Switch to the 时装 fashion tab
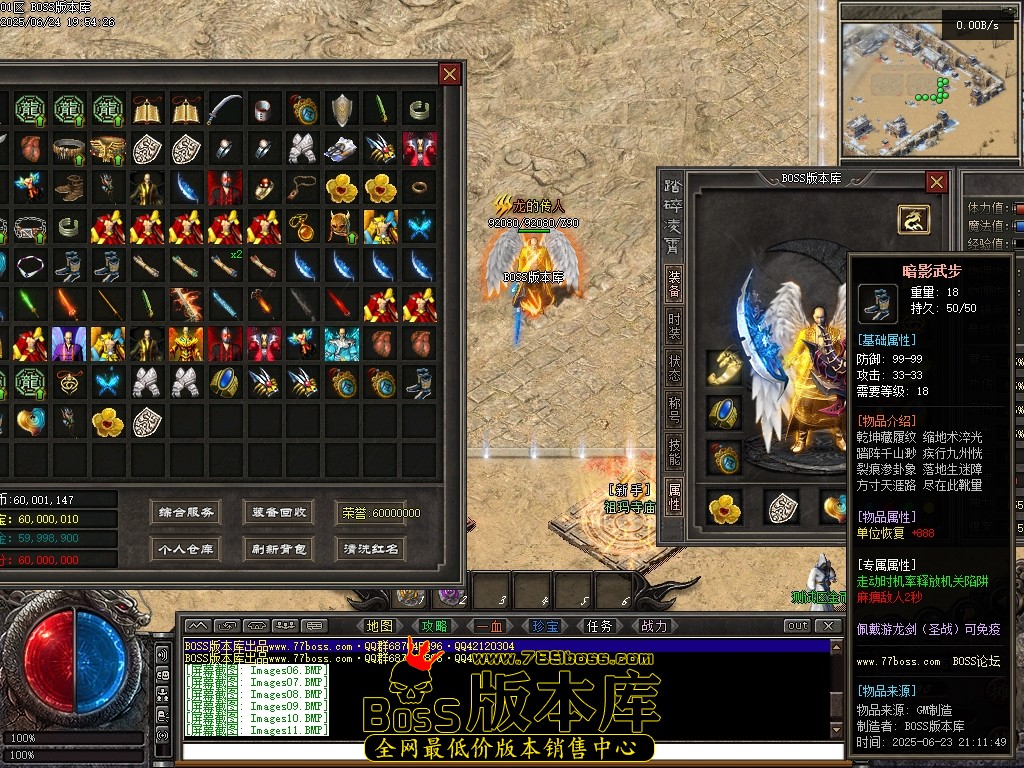Viewport: 1024px width, 768px height. coord(675,326)
